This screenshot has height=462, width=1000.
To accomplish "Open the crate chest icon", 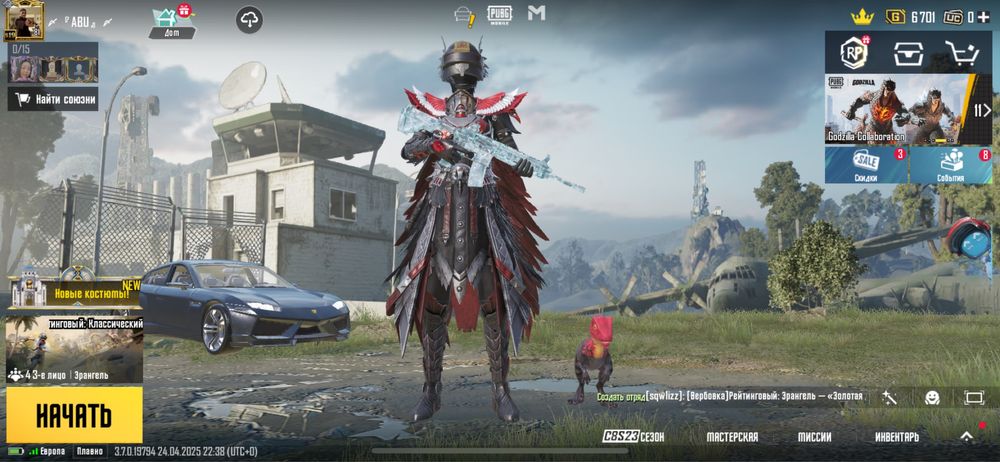I will coord(908,52).
